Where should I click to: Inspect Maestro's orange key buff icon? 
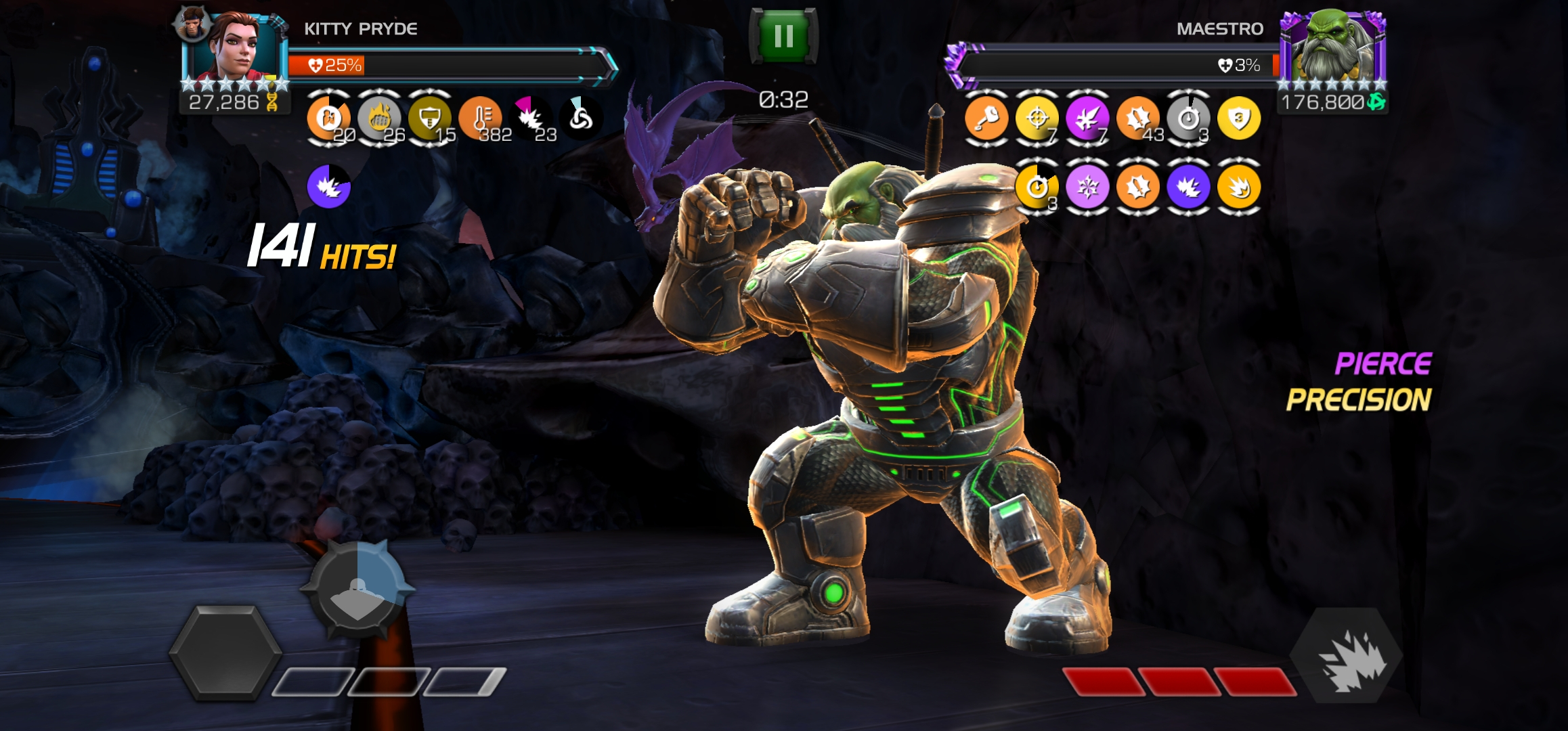[x=986, y=118]
